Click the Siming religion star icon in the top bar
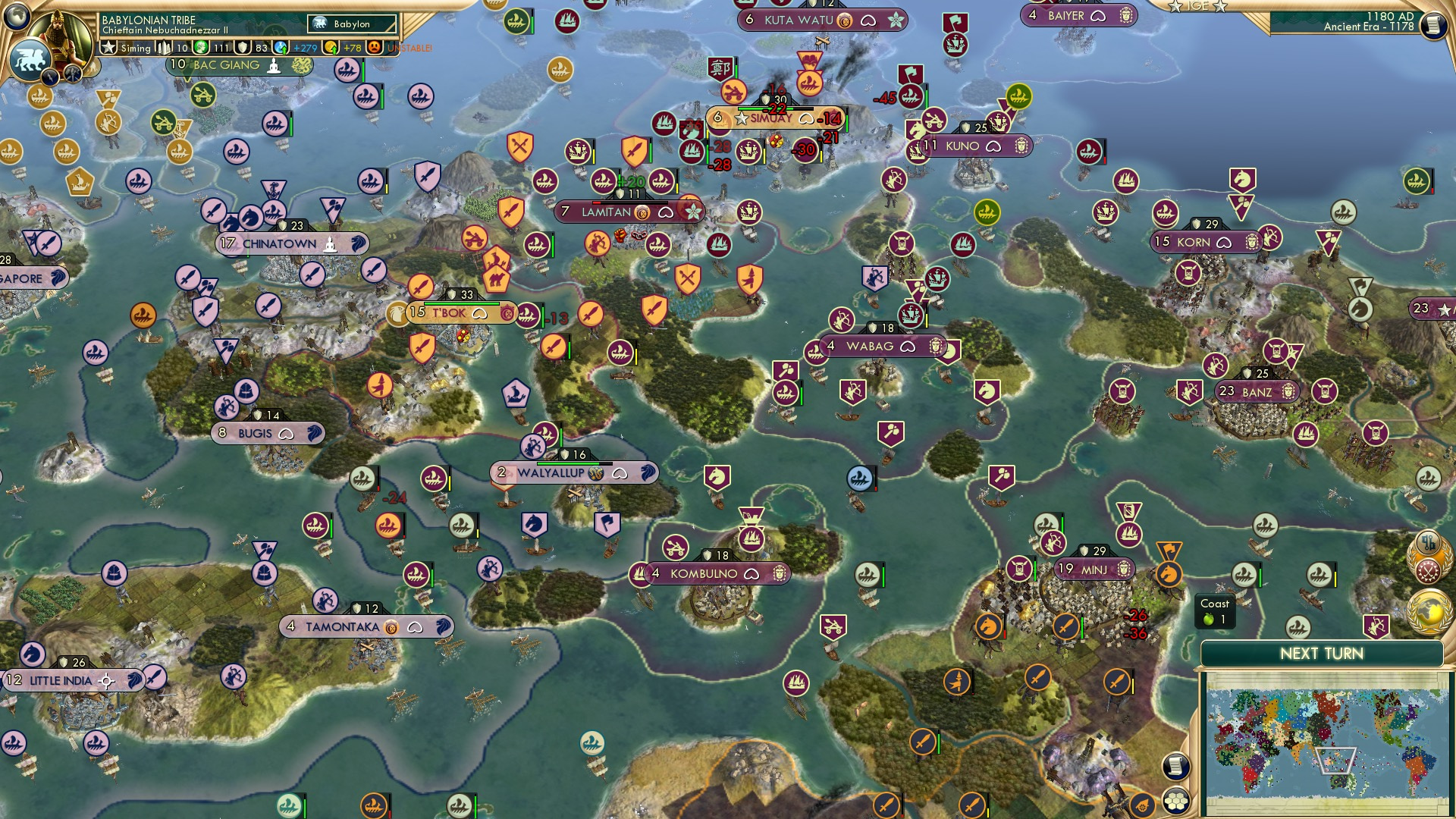 pyautogui.click(x=109, y=47)
